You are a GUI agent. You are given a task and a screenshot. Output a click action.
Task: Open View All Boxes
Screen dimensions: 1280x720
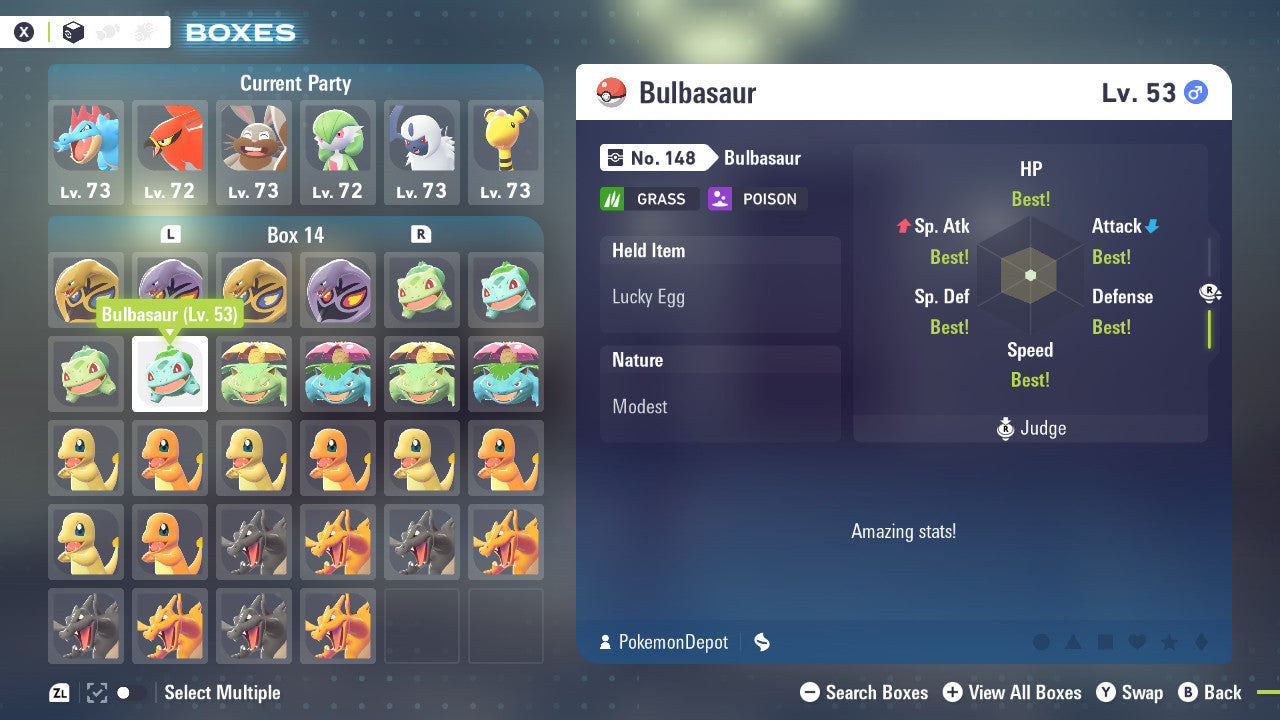pyautogui.click(x=1012, y=692)
